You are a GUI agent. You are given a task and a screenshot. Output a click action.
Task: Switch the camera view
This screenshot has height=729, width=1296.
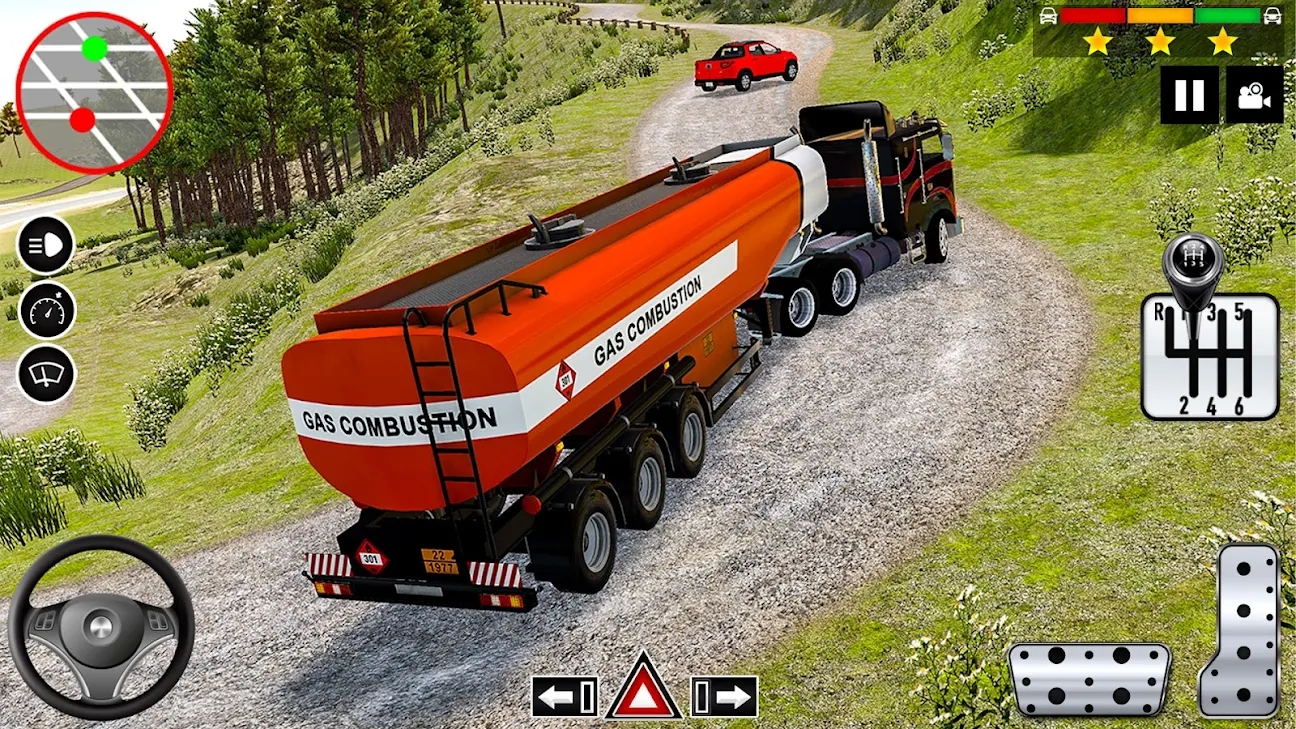pyautogui.click(x=1254, y=95)
